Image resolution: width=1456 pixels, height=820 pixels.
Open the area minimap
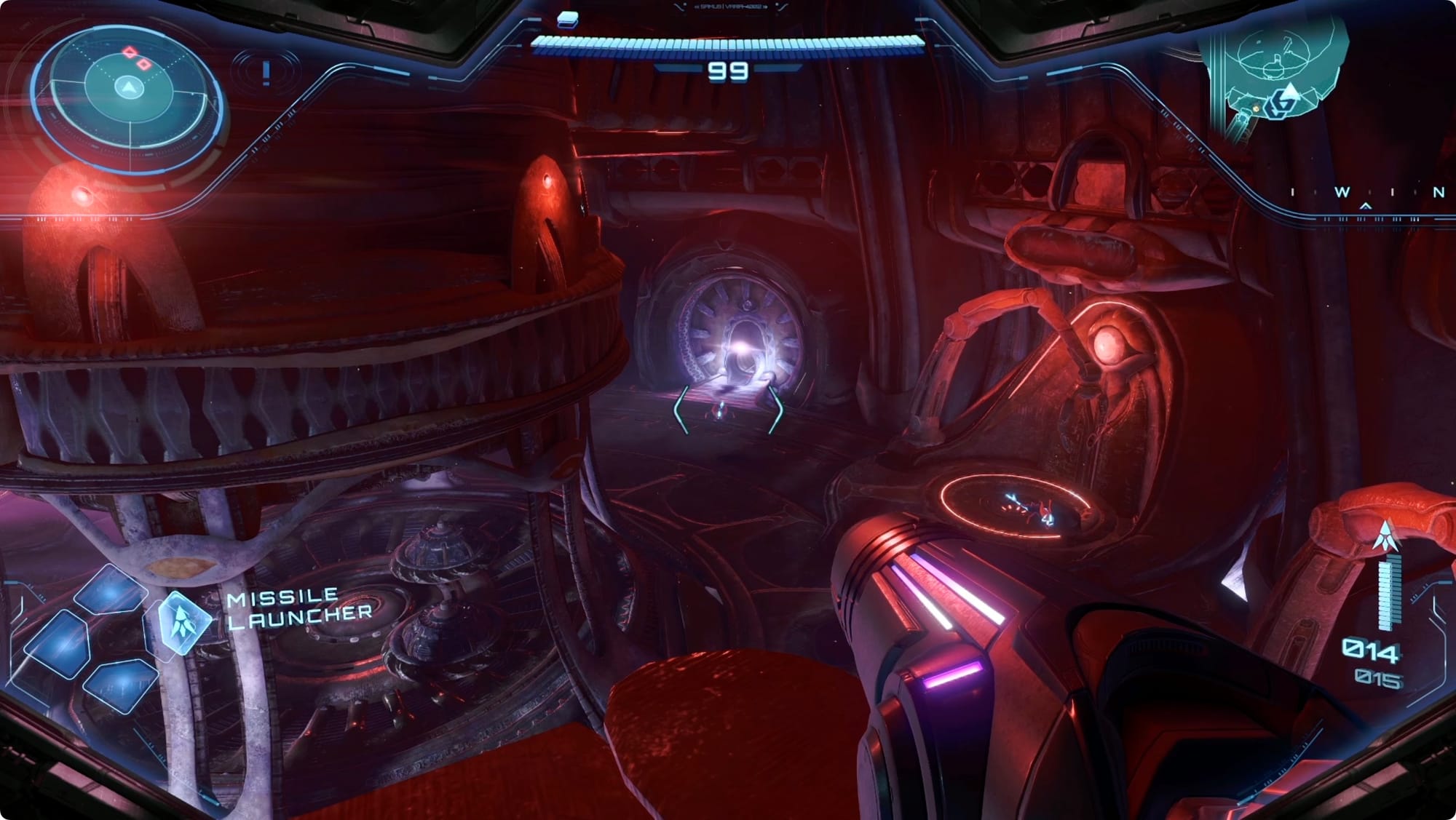coord(1274,73)
